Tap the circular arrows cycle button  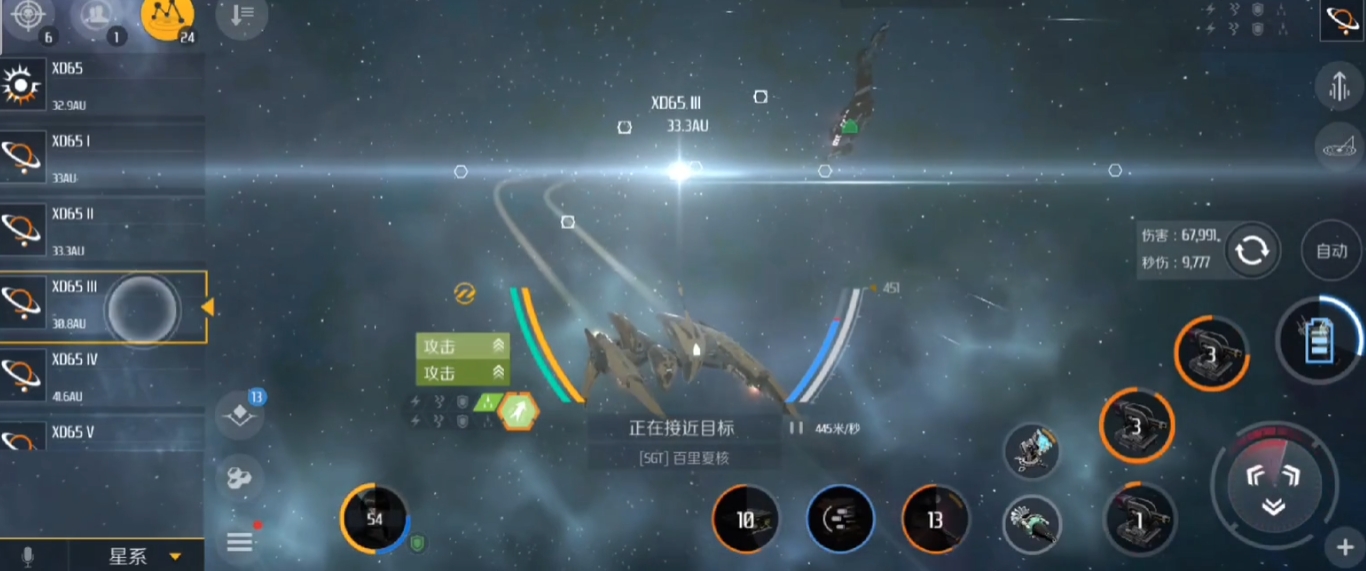pyautogui.click(x=1252, y=251)
